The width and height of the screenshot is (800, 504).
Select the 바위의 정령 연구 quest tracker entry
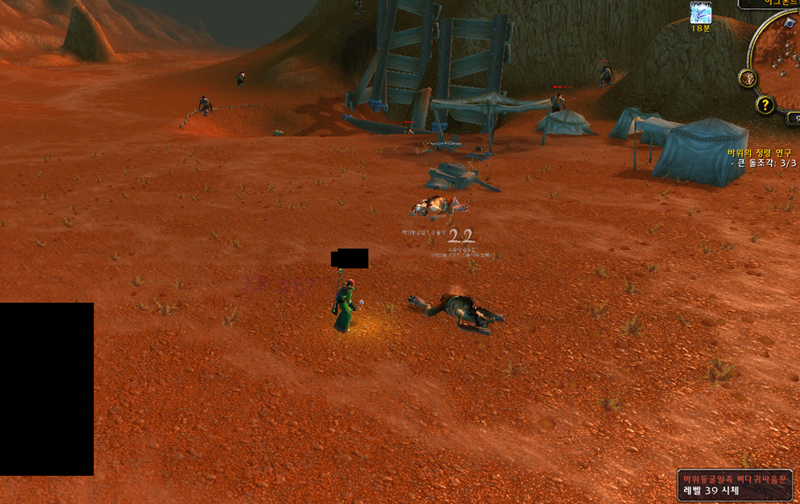click(762, 153)
